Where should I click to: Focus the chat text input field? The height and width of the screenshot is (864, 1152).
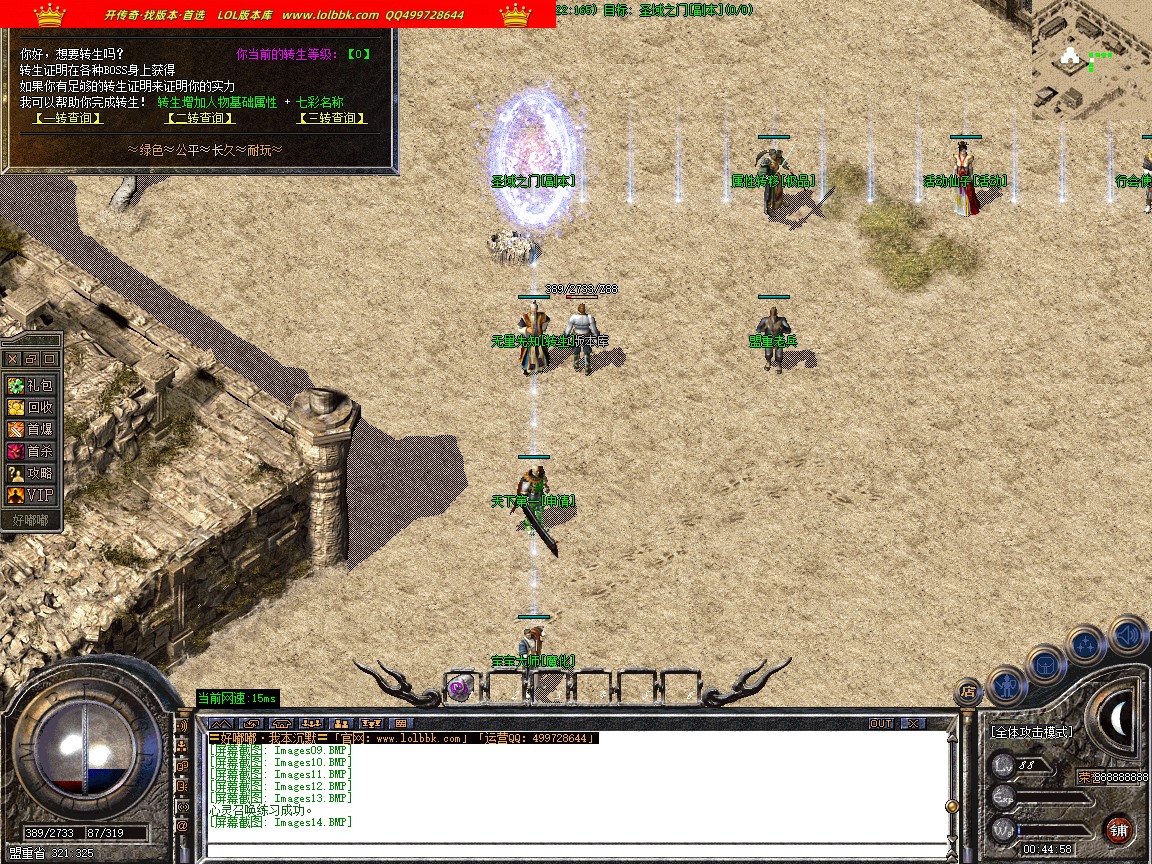point(575,849)
